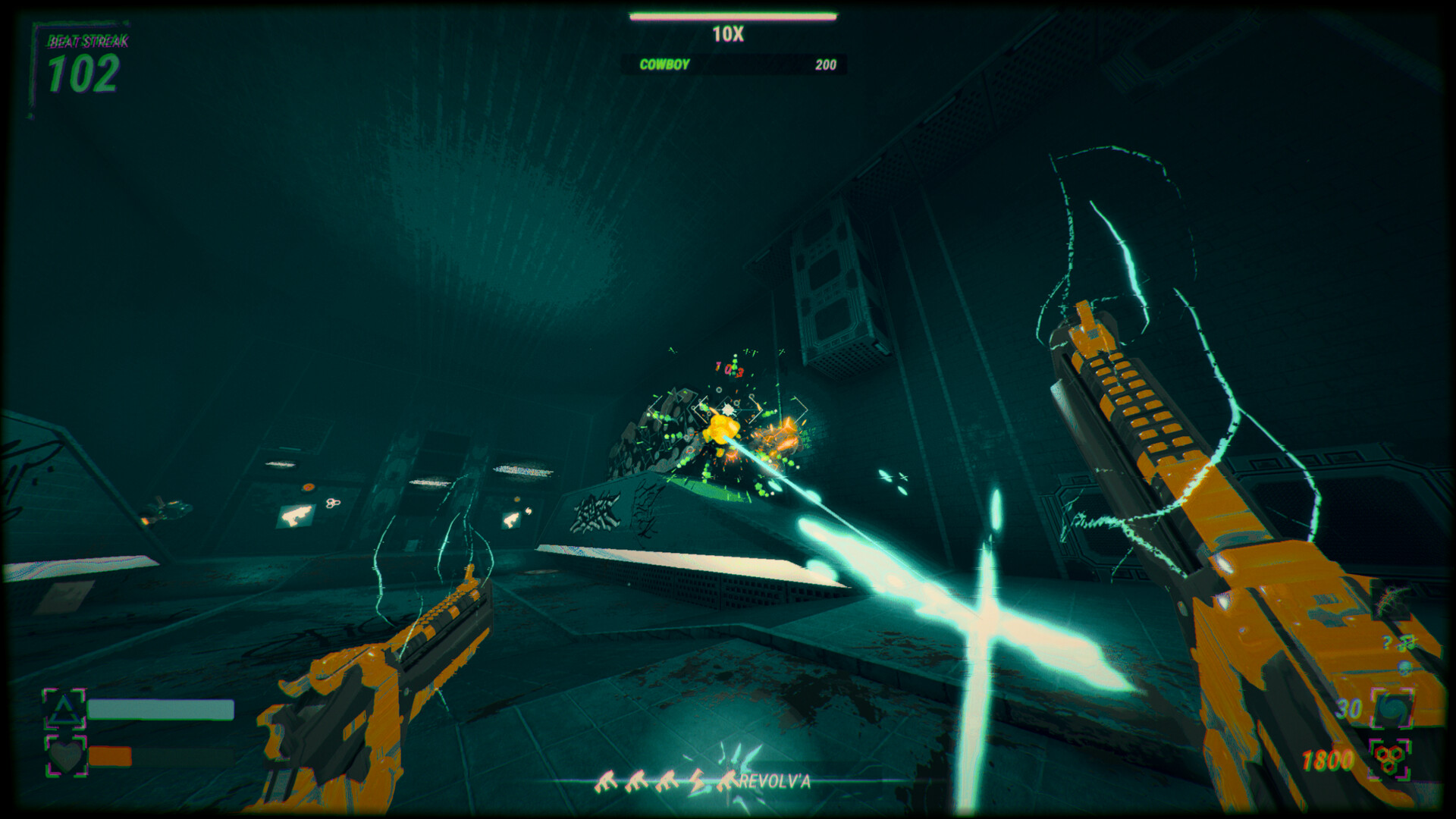Select the heart health icon
Viewport: 1456px width, 819px height.
pyautogui.click(x=66, y=758)
